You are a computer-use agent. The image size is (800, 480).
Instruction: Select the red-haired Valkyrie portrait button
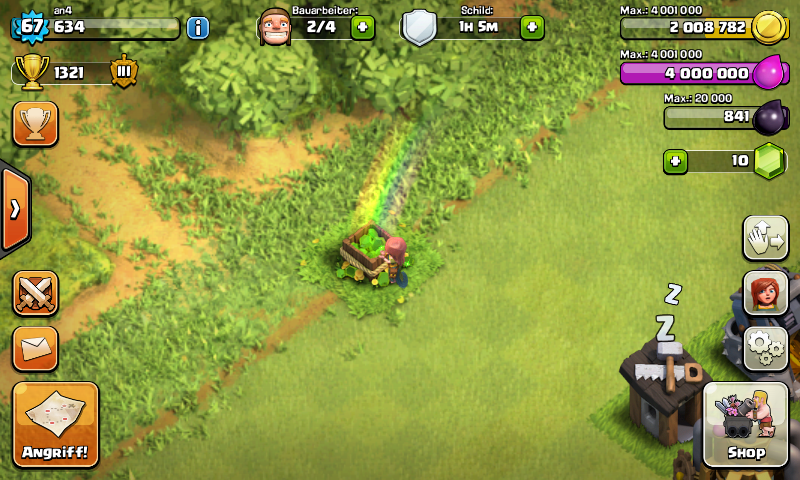[765, 294]
